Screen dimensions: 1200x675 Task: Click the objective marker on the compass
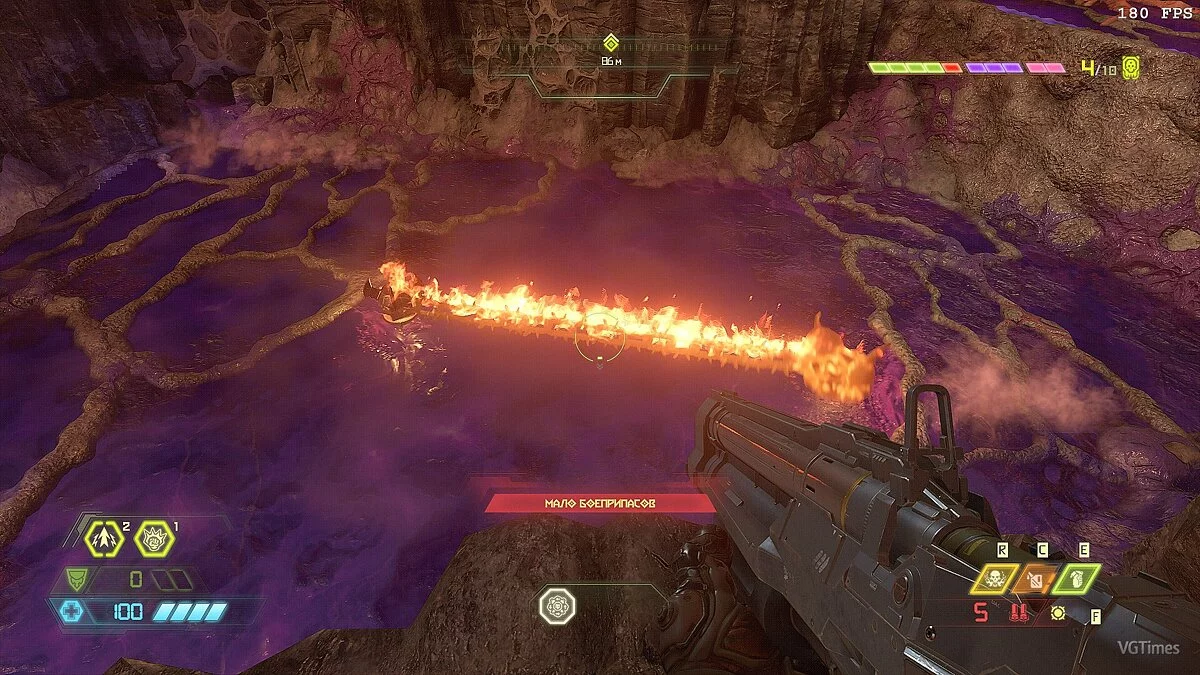[610, 43]
